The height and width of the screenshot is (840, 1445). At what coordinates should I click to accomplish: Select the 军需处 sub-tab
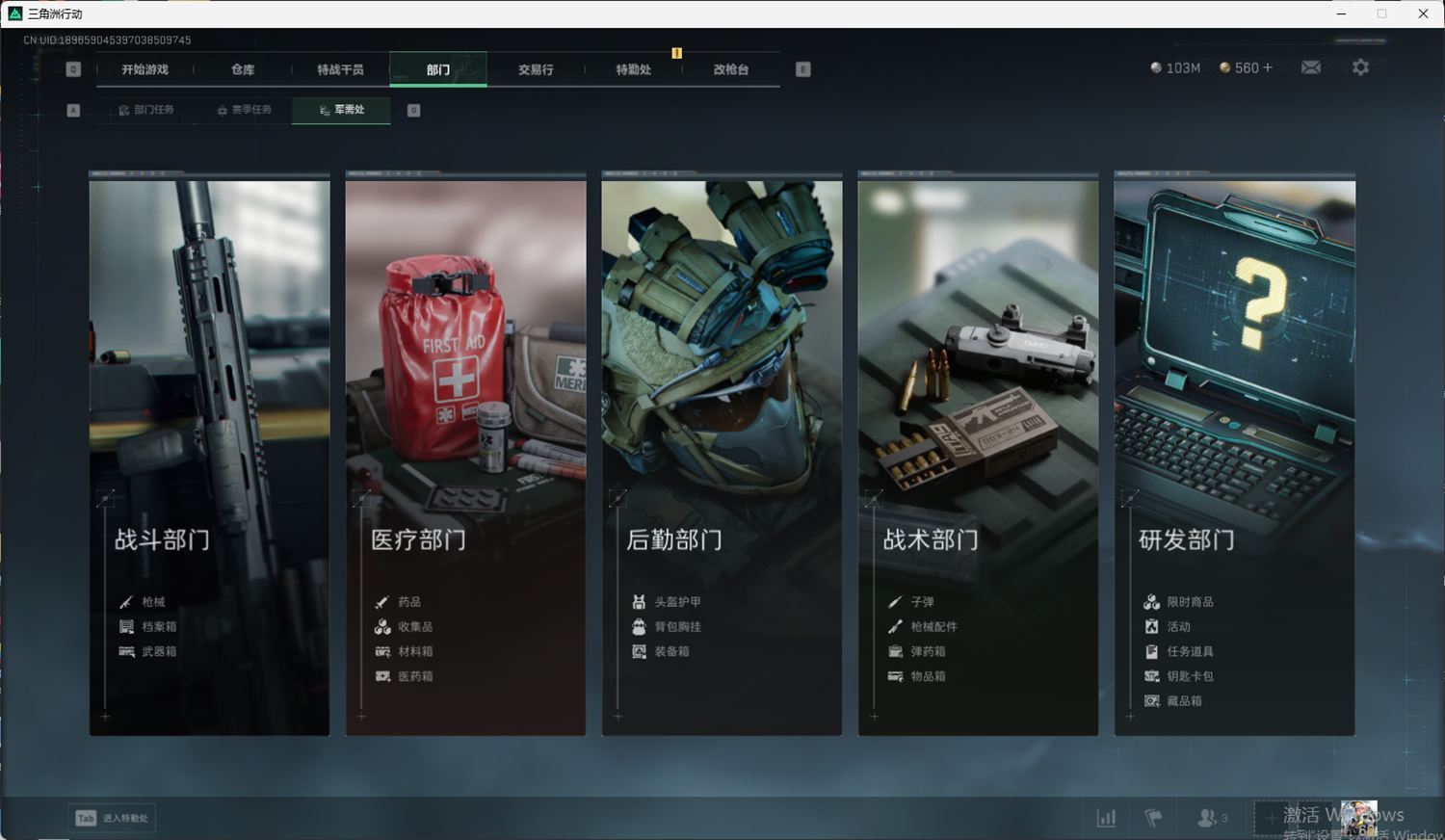(x=342, y=110)
